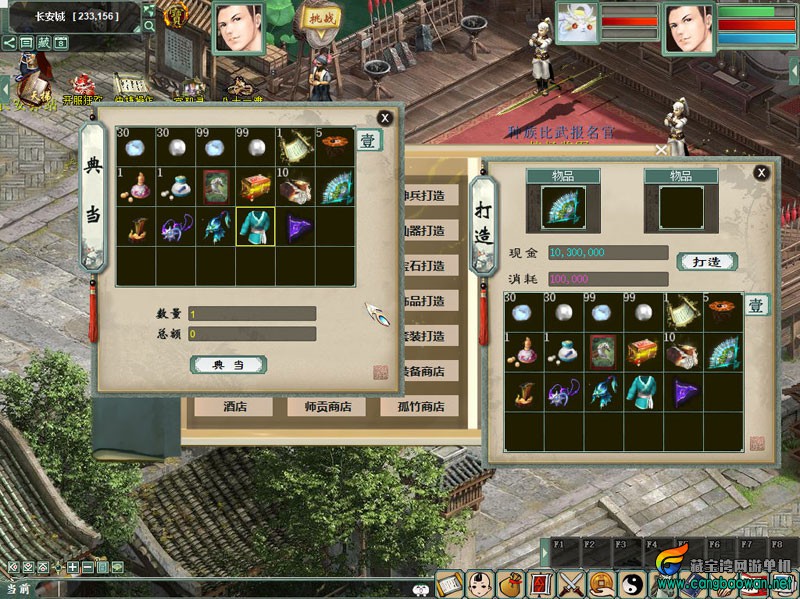Click the 打造 forge button
The height and width of the screenshot is (599, 800).
click(x=707, y=262)
